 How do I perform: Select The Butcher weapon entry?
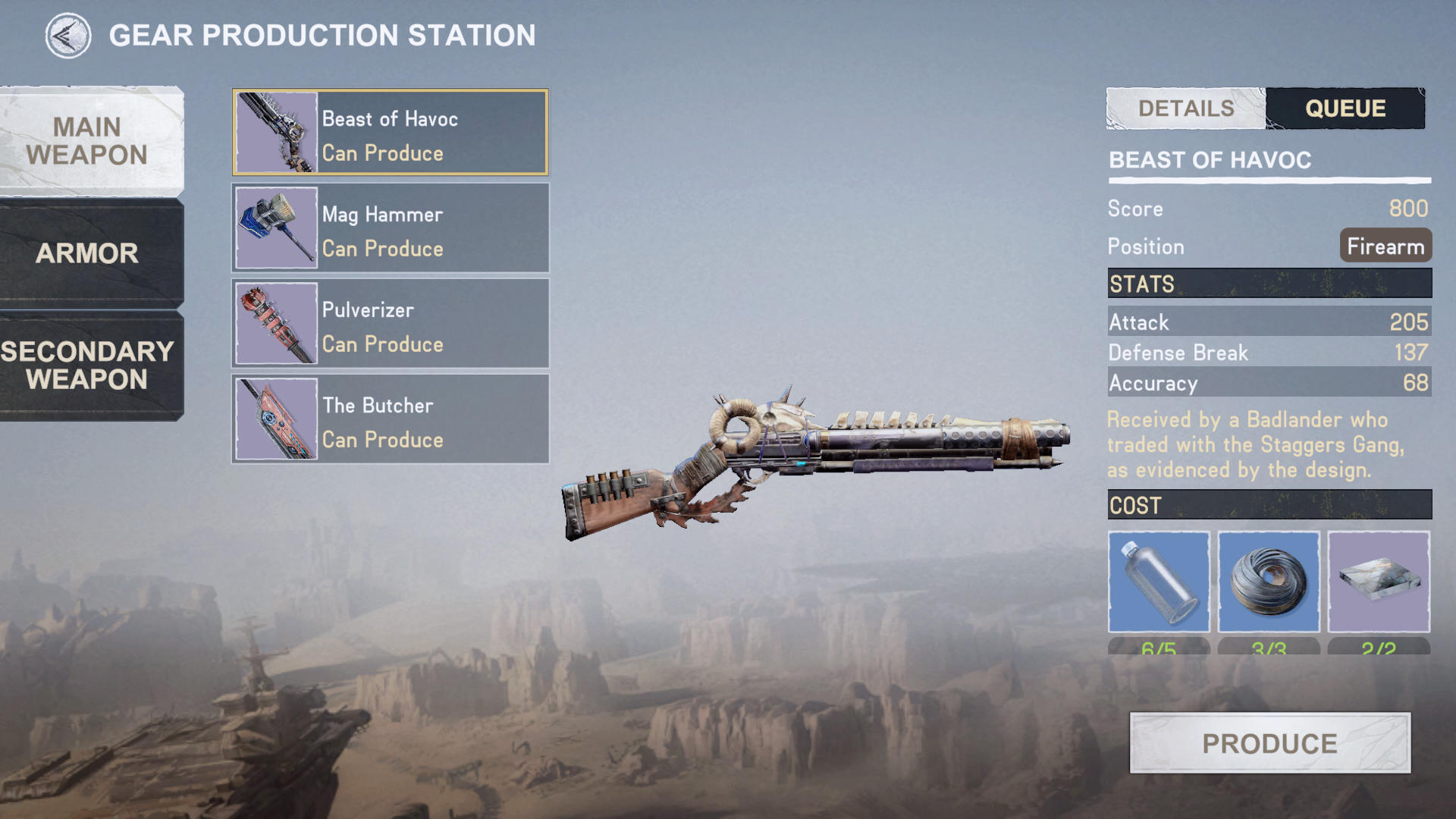391,419
